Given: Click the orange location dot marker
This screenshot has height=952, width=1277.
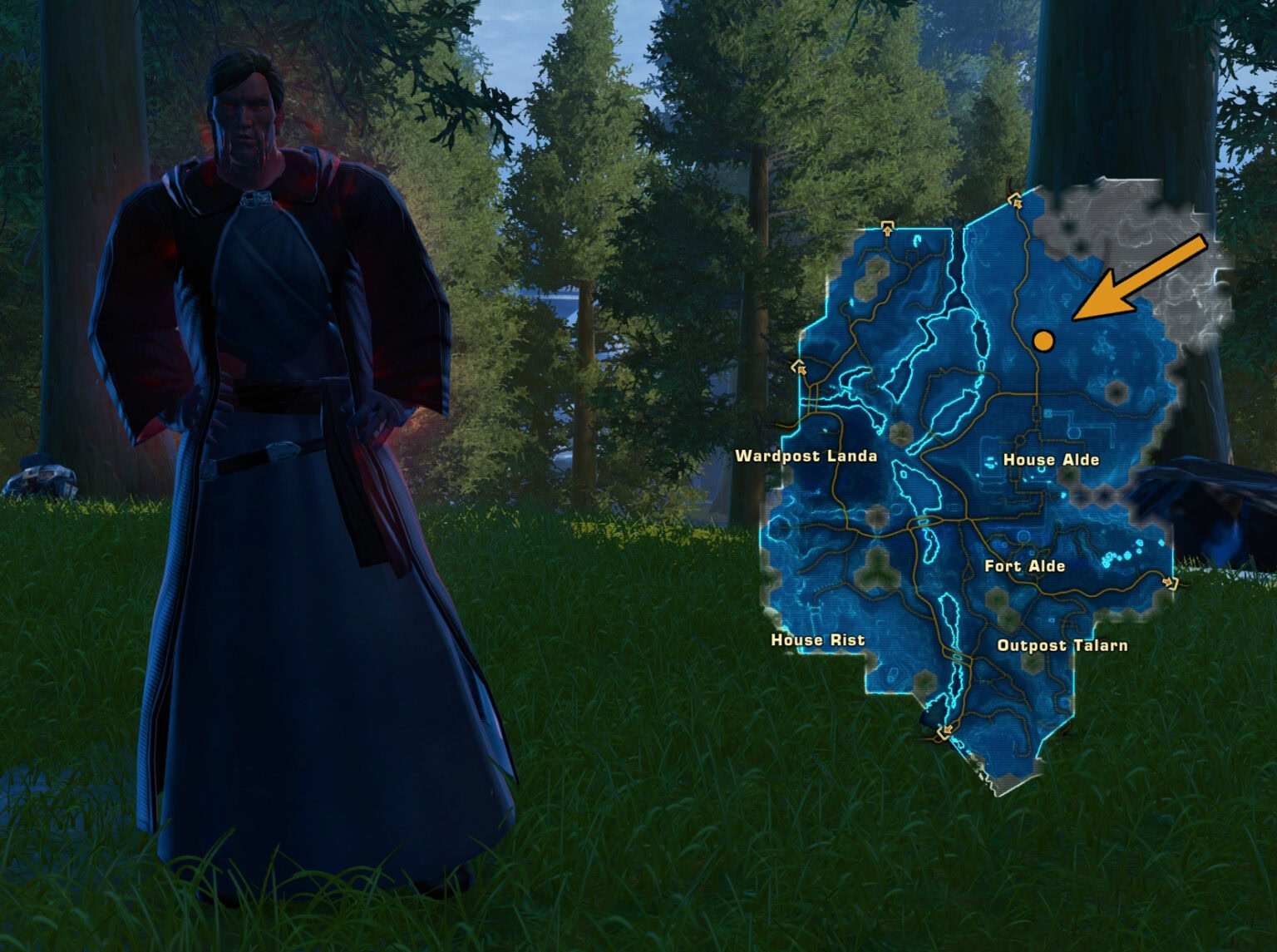Looking at the screenshot, I should pyautogui.click(x=1044, y=340).
